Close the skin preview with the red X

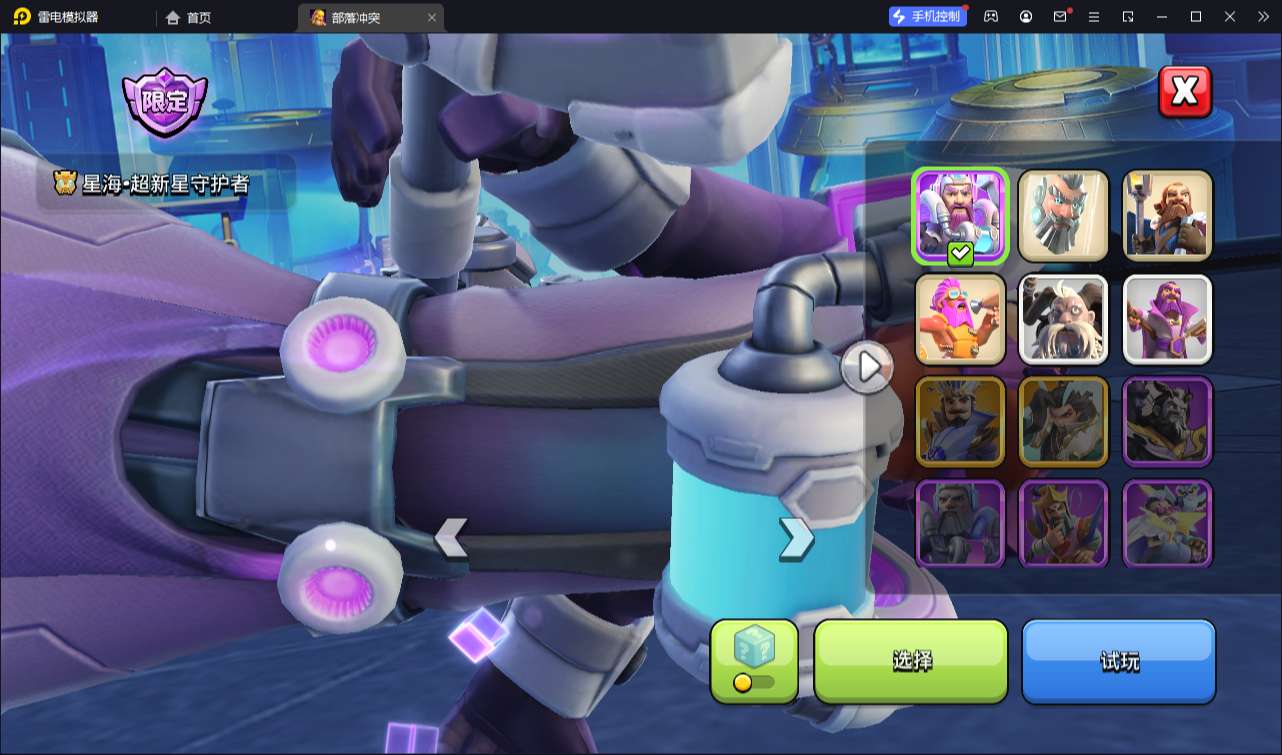tap(1184, 92)
